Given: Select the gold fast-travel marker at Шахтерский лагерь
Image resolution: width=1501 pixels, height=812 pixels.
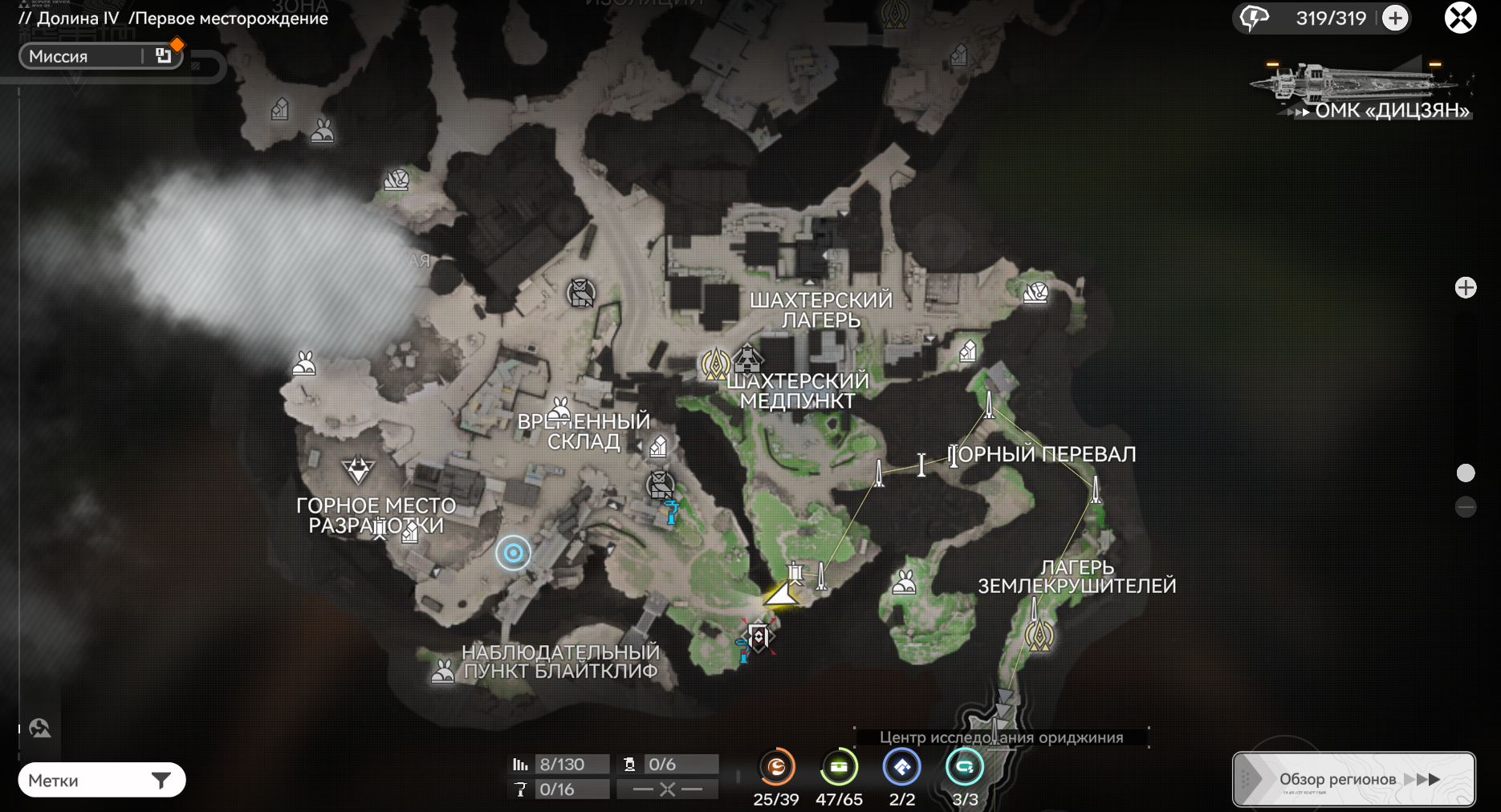Looking at the screenshot, I should (x=715, y=364).
